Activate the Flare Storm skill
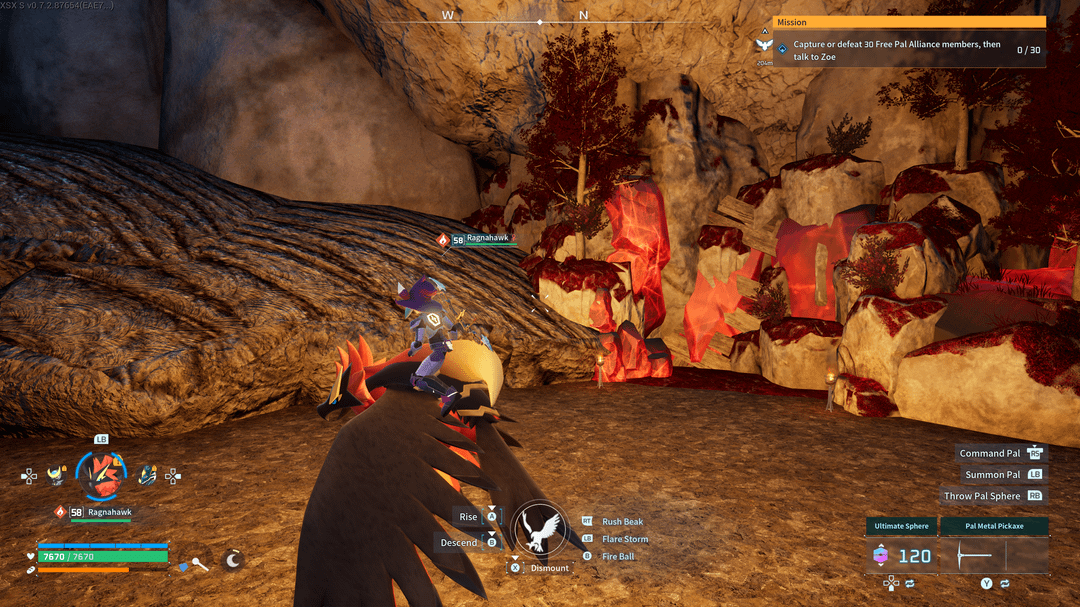 coord(624,539)
